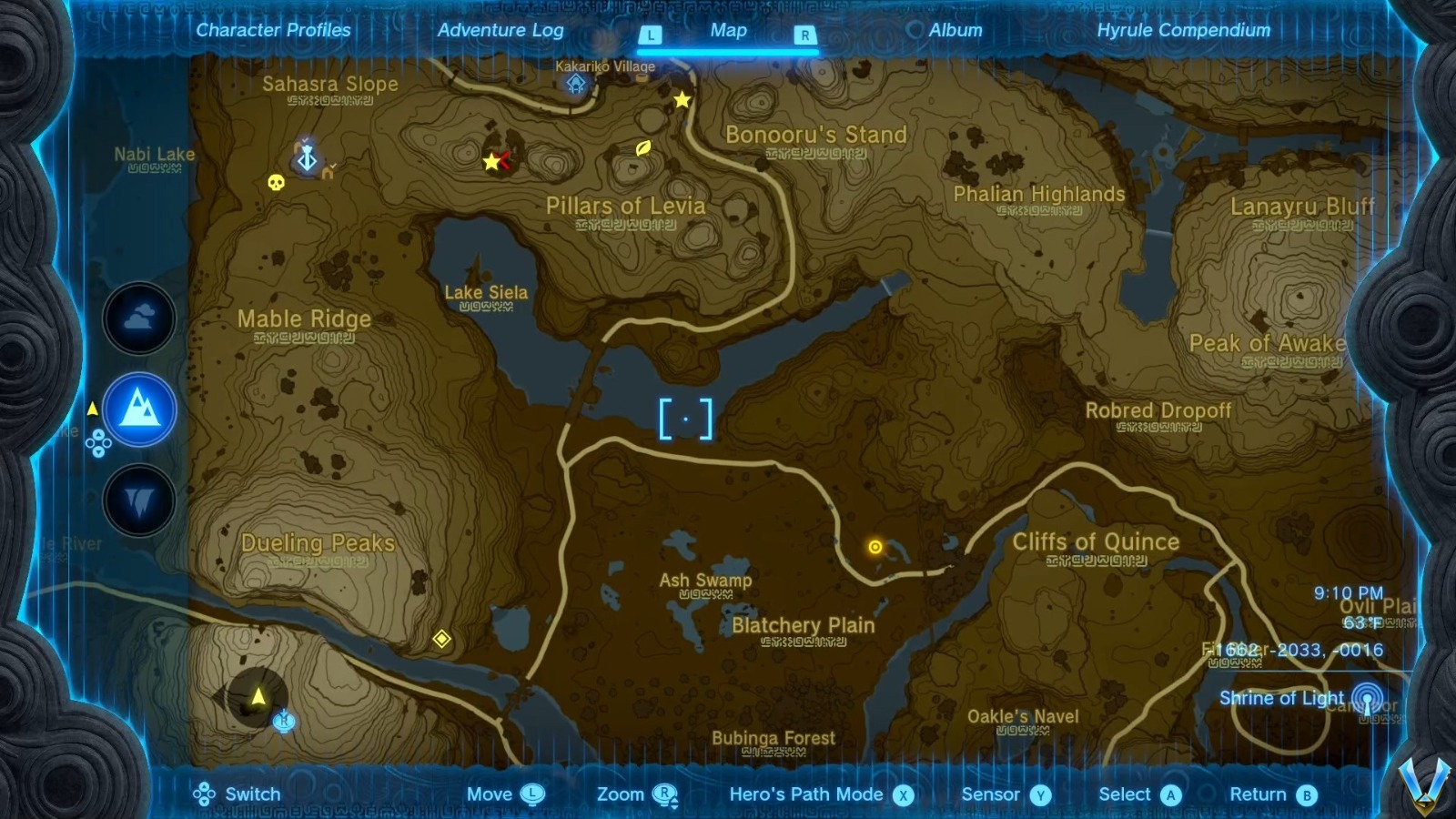Click the leaf marker above Pillars of Levia
Viewport: 1456px width, 819px height.
(642, 148)
